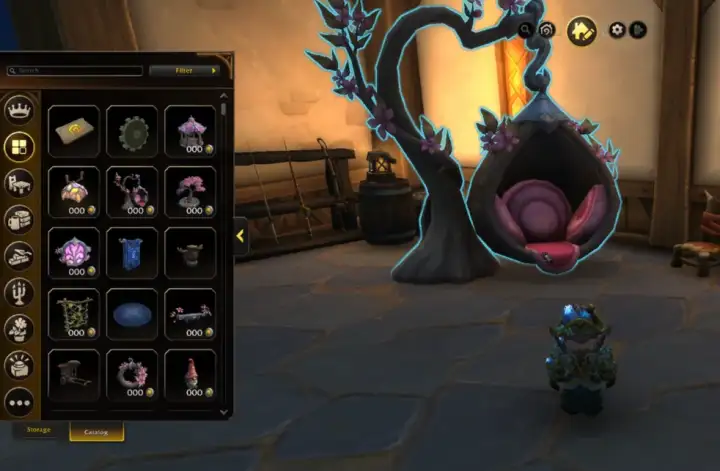Screen dimensions: 720x471
Task: Switch to the Storage tab
Action: pos(39,431)
